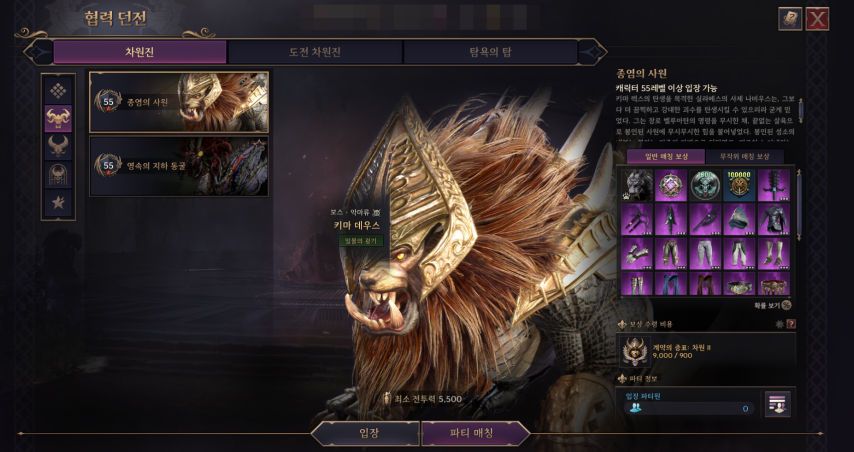Screen dimensions: 854x452
Task: Select the 영속의 지하 동굴 dungeon entry
Action: pos(179,165)
